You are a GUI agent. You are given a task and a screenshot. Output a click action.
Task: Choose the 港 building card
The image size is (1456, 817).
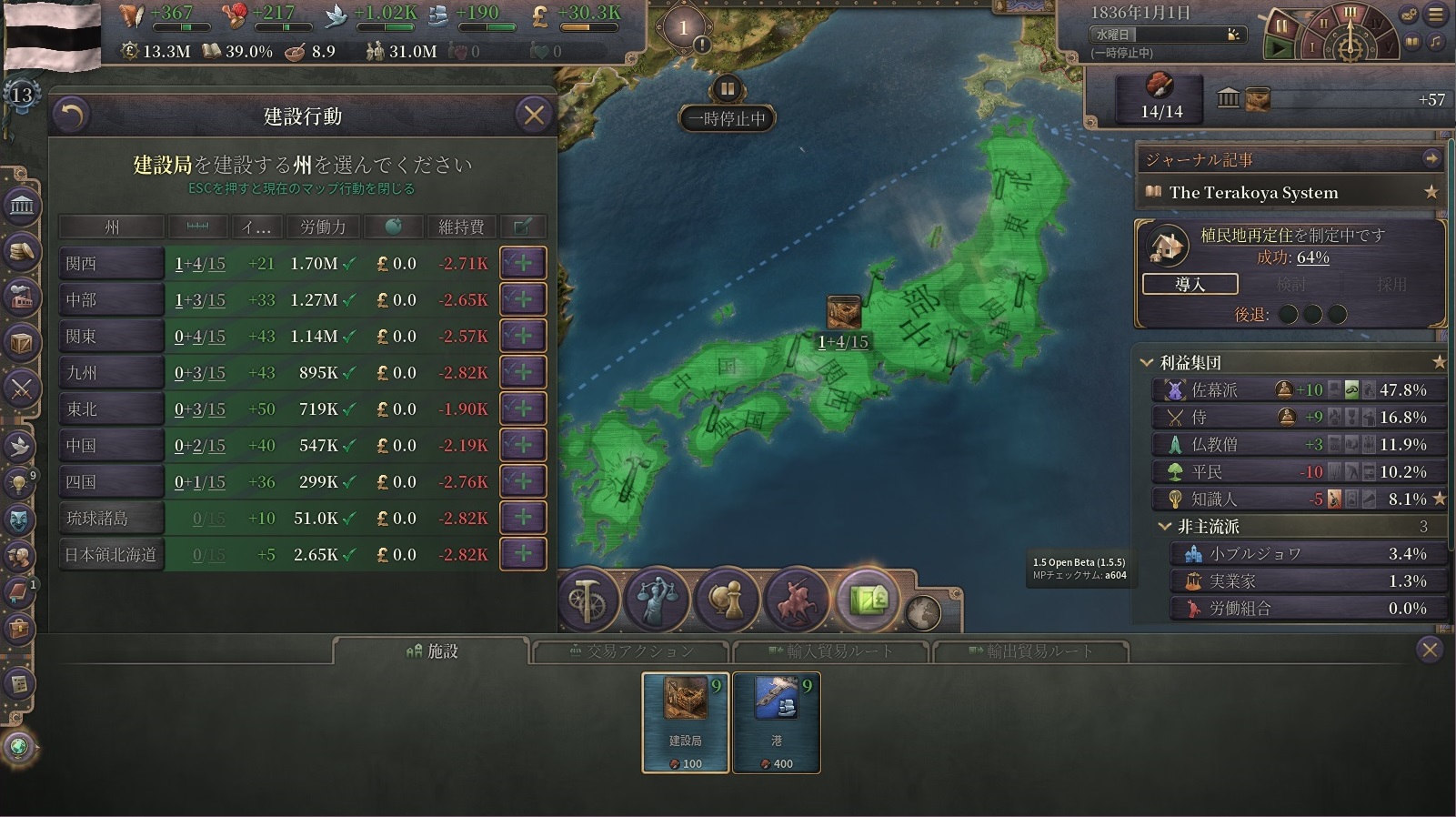776,722
